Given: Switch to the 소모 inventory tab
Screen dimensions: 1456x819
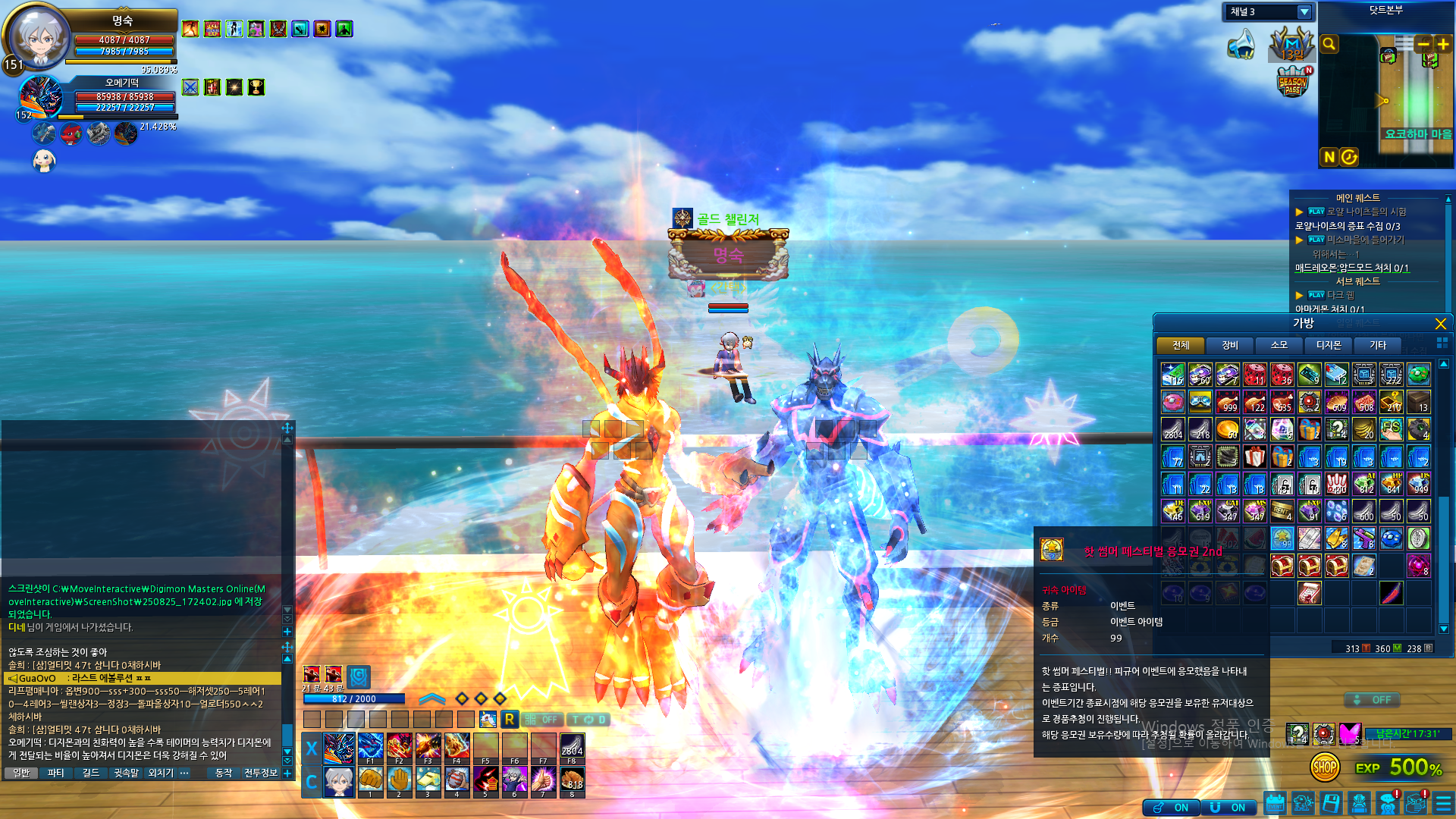Looking at the screenshot, I should click(1279, 345).
